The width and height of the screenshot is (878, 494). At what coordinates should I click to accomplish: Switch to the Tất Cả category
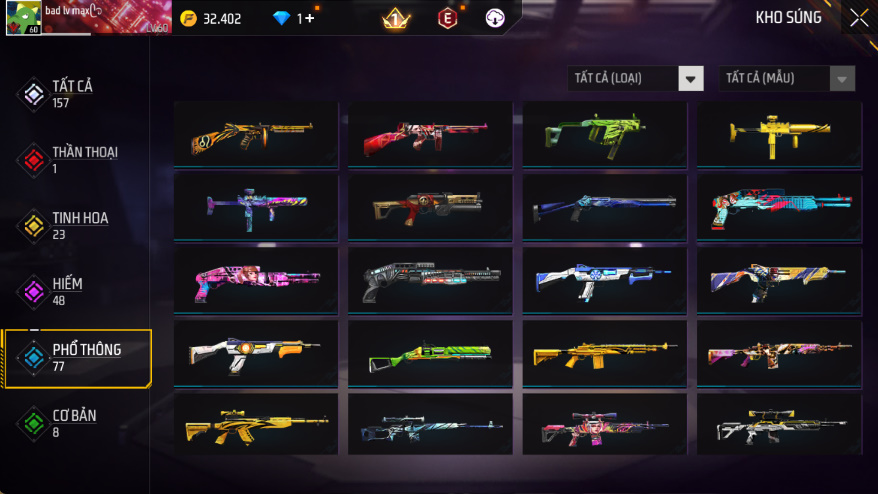pos(70,93)
